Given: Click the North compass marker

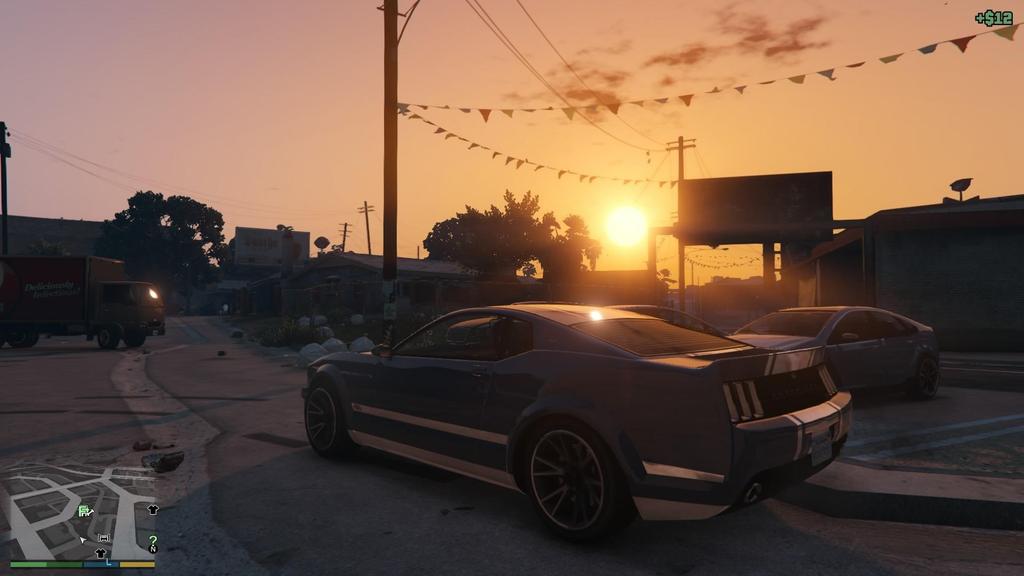Looking at the screenshot, I should tap(153, 549).
